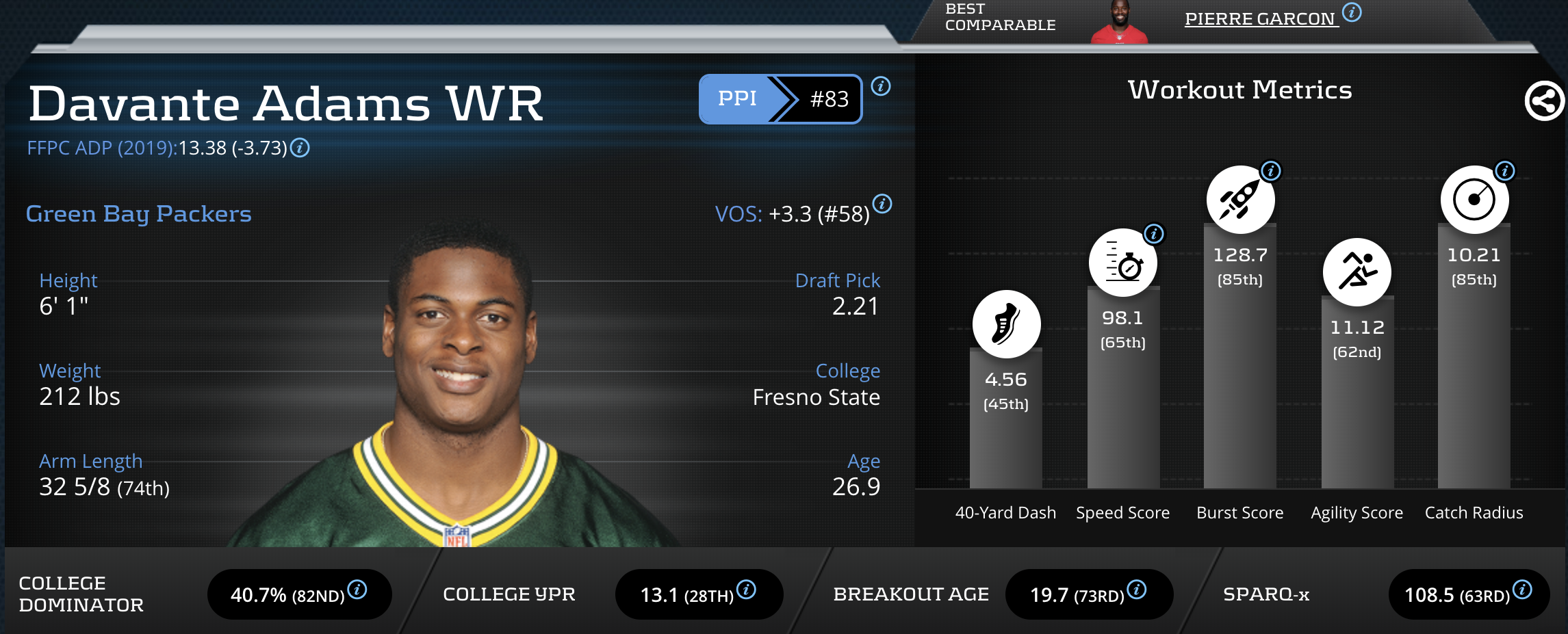
Task: Click the Green Bay Packers team link
Action: (x=138, y=214)
